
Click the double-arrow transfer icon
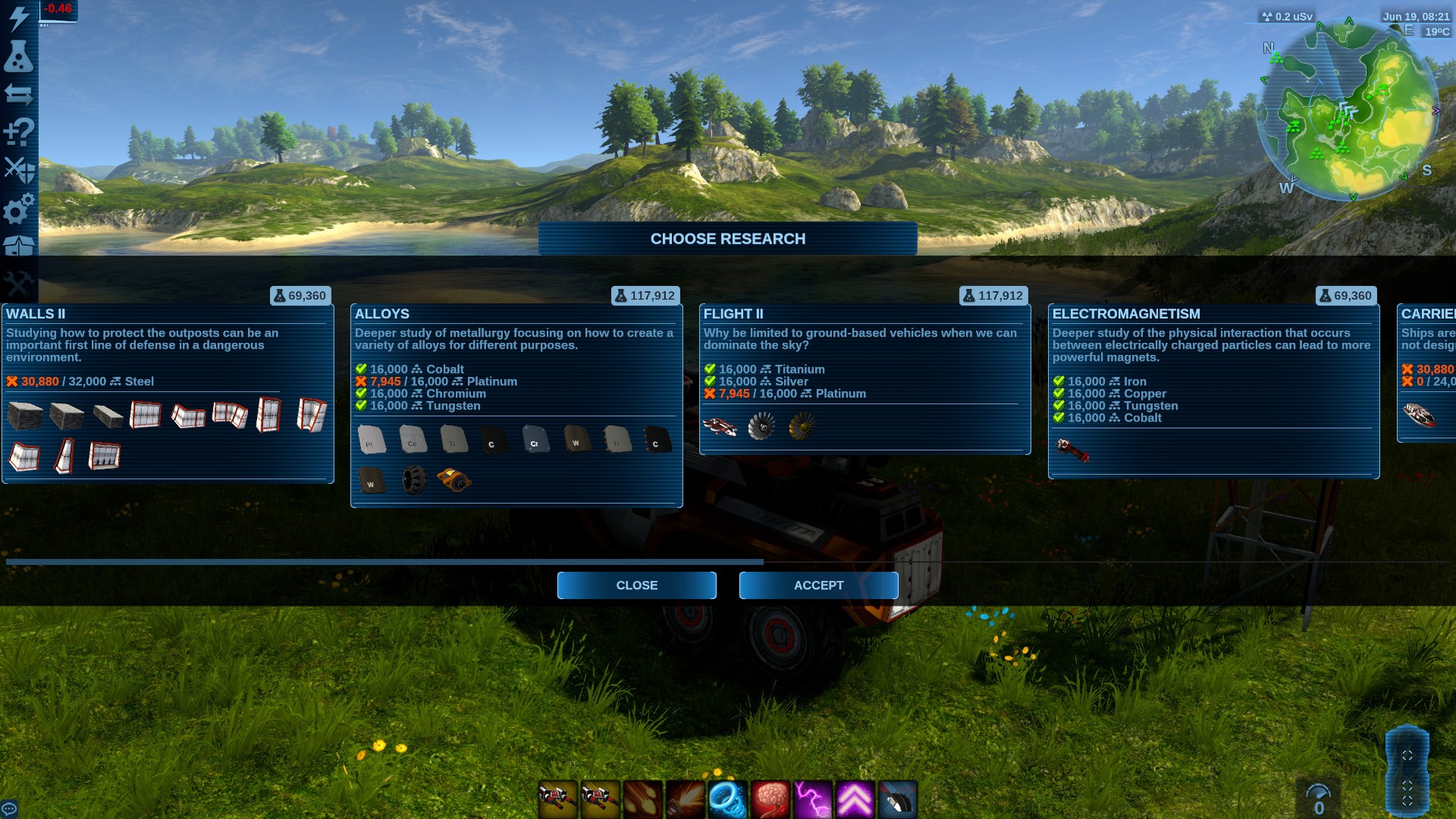(19, 95)
